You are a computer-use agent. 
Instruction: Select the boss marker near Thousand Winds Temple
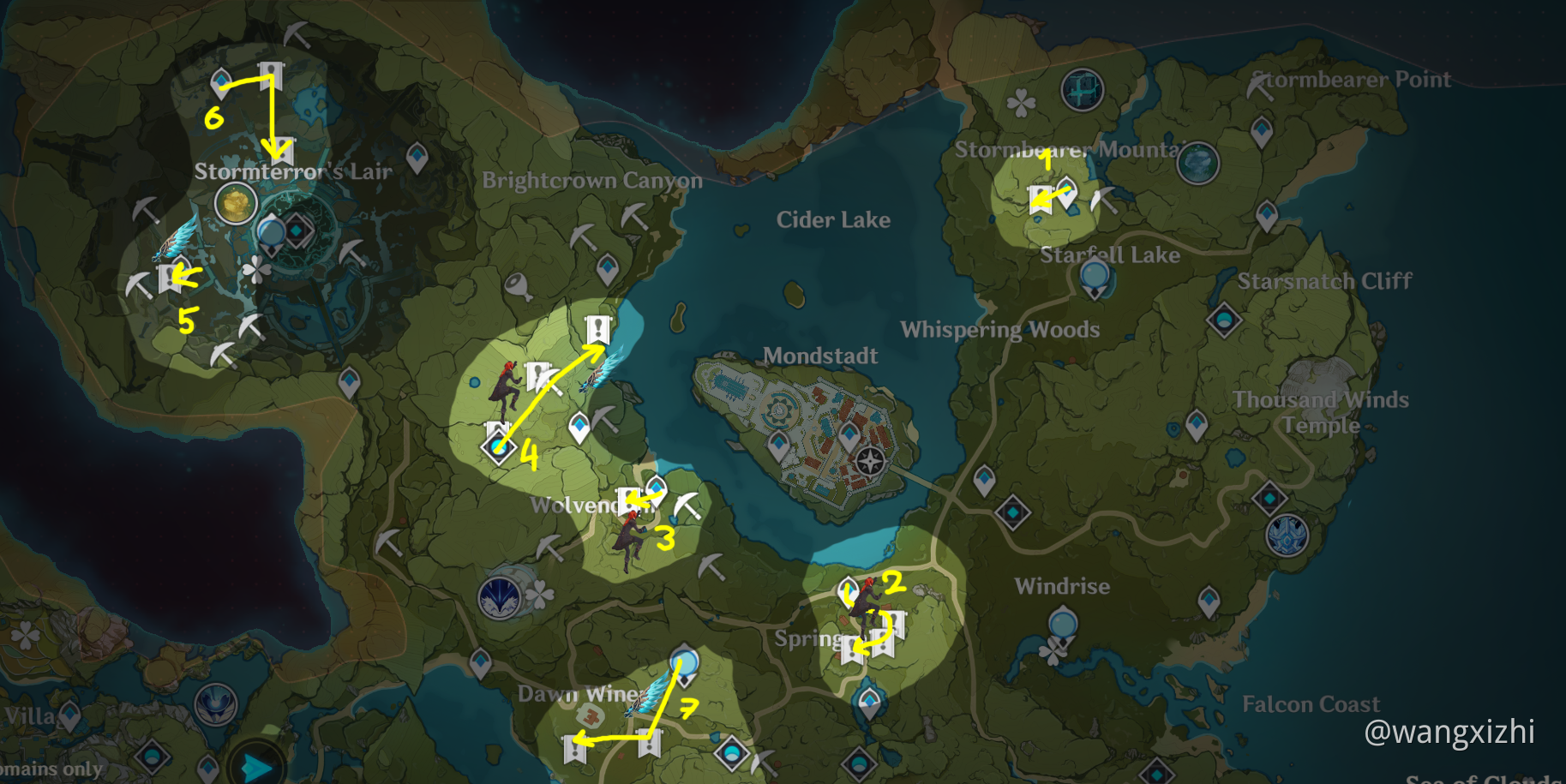[x=1287, y=536]
